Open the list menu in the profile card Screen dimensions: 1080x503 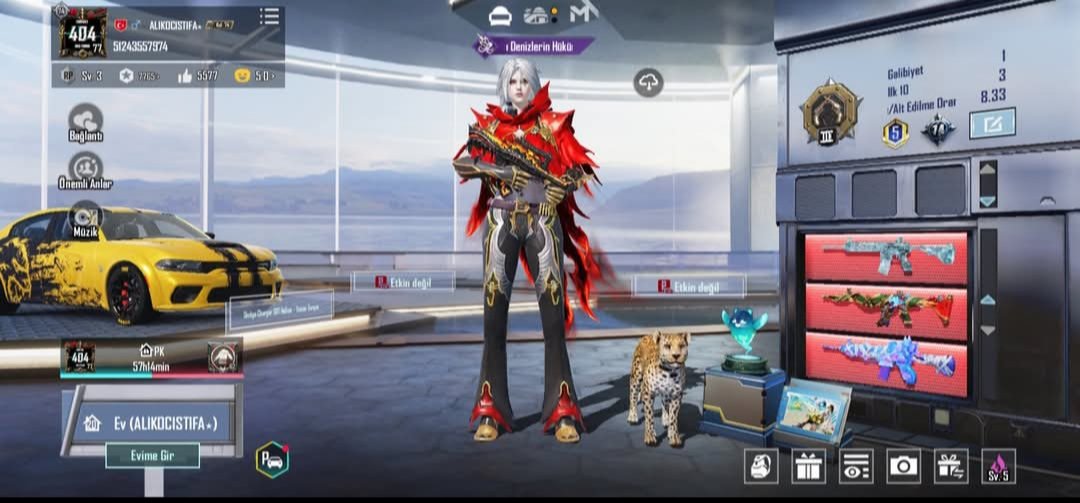click(269, 17)
